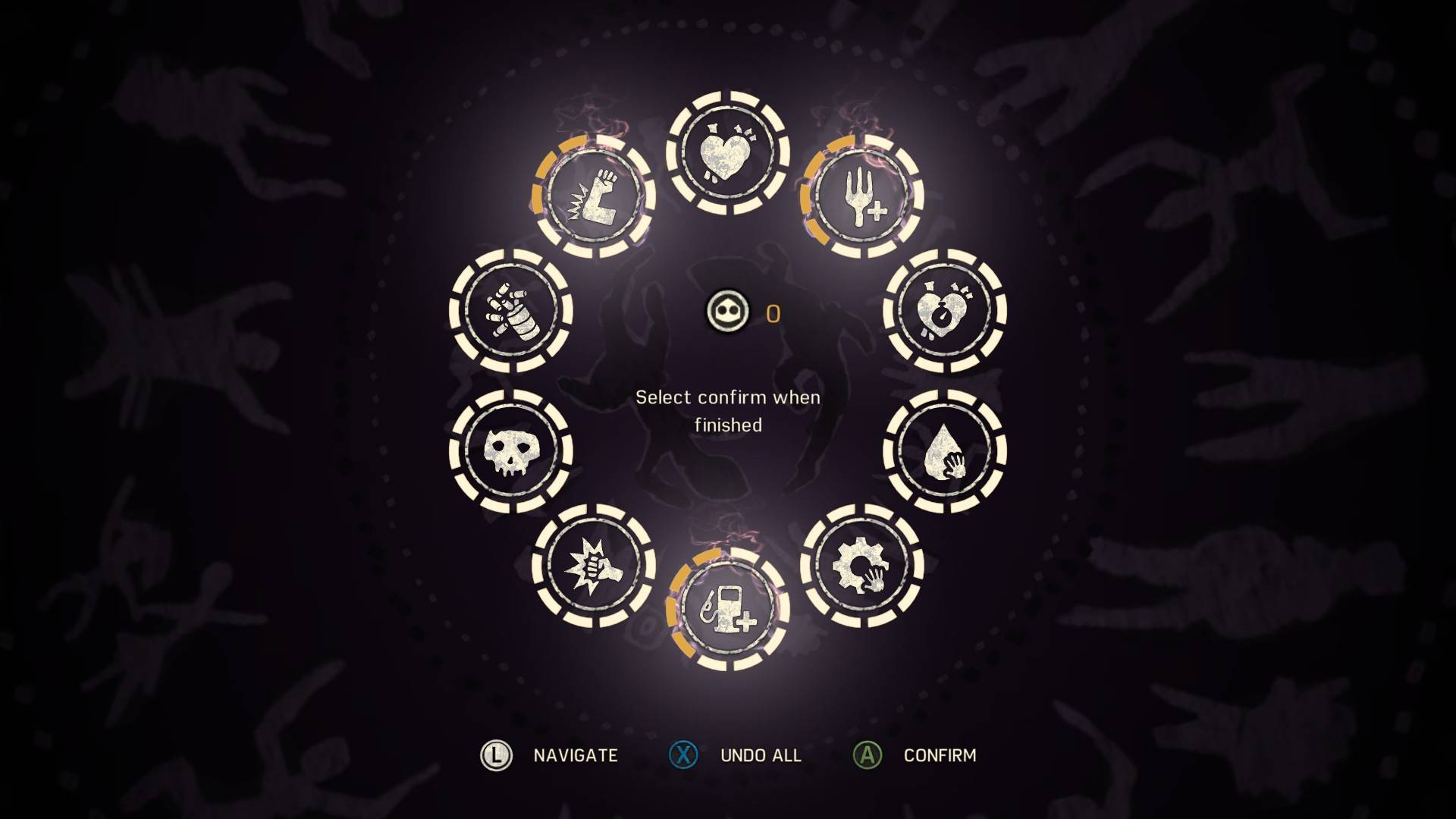
Task: Choose the flexed arm strength perk
Action: pos(594,195)
